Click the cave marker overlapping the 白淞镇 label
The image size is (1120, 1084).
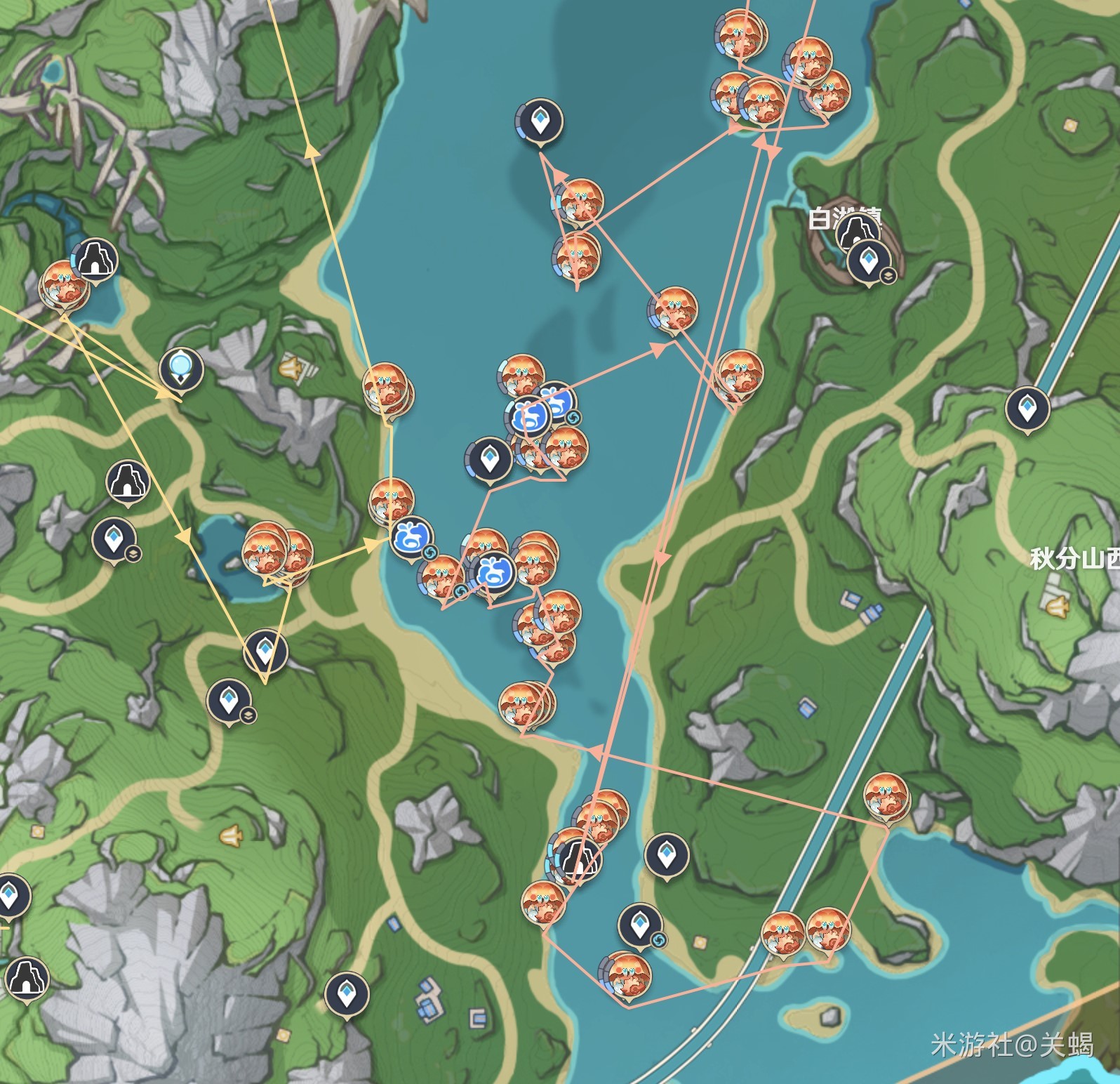(856, 231)
